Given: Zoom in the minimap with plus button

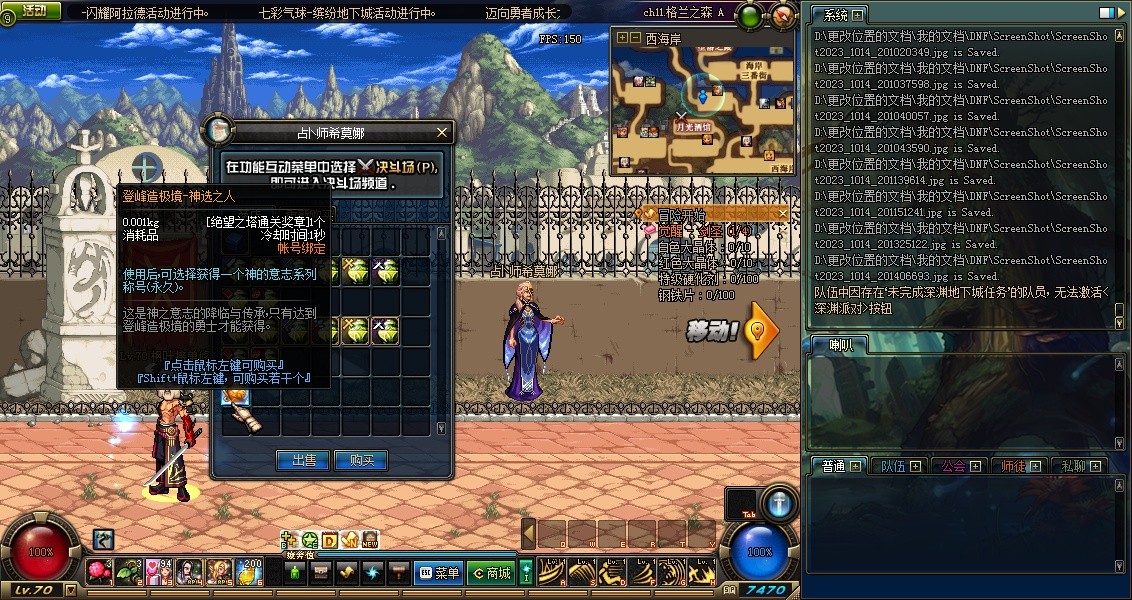Looking at the screenshot, I should click(x=622, y=38).
